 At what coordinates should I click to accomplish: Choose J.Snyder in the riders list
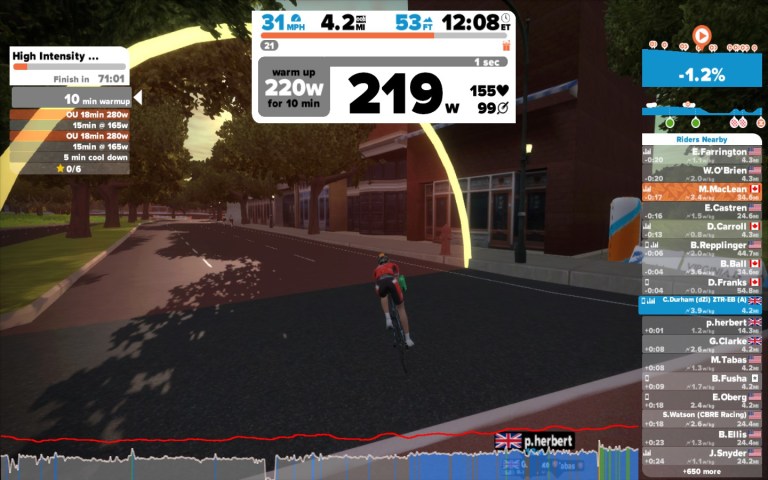703,456
